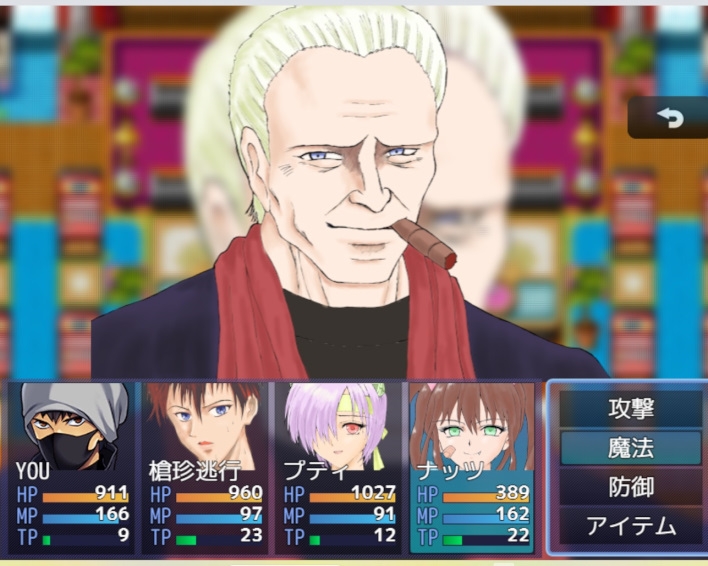This screenshot has width=708, height=566.
Task: Pick the 防御 defend command
Action: pos(630,487)
